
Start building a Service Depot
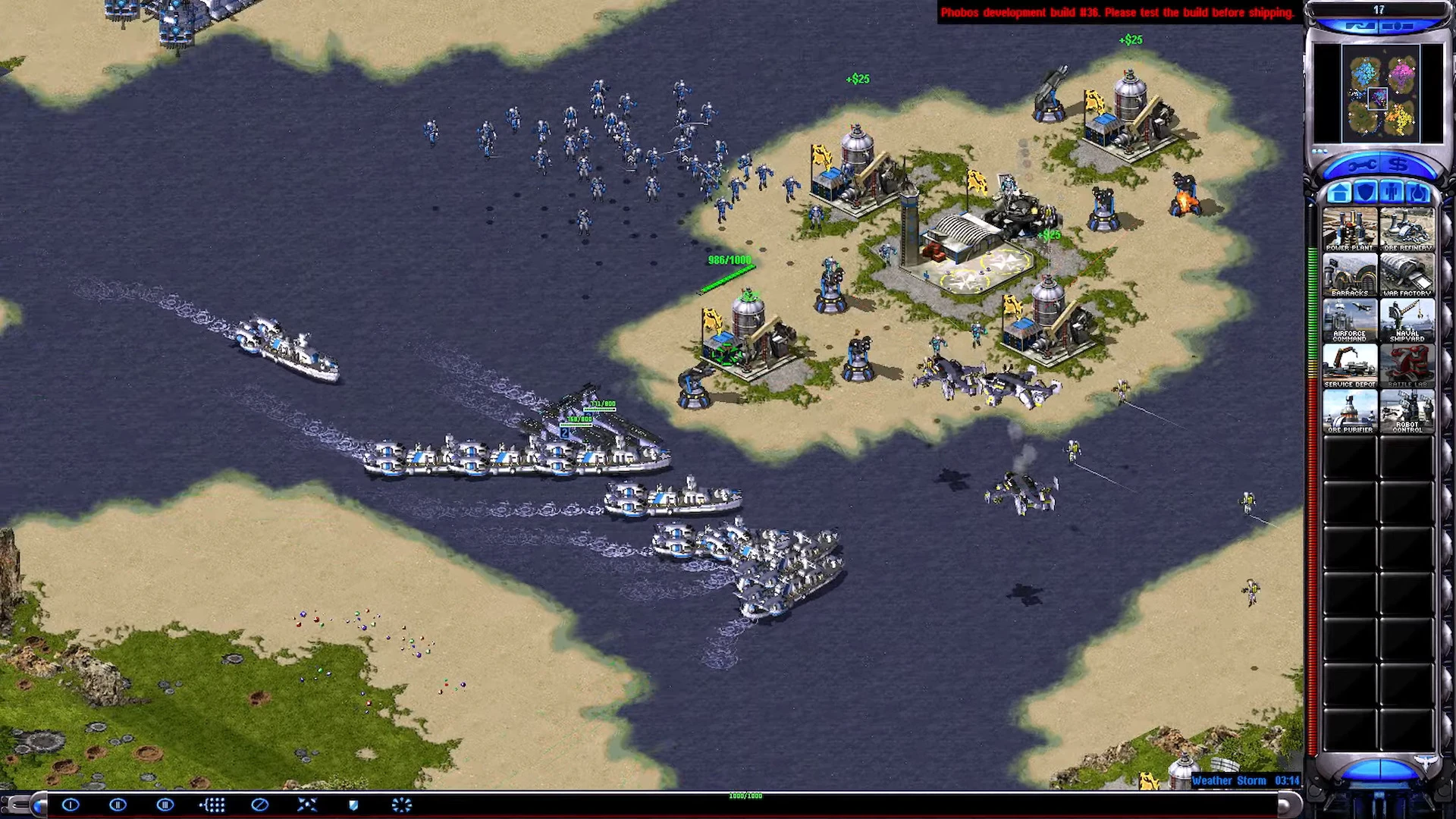coord(1349,366)
